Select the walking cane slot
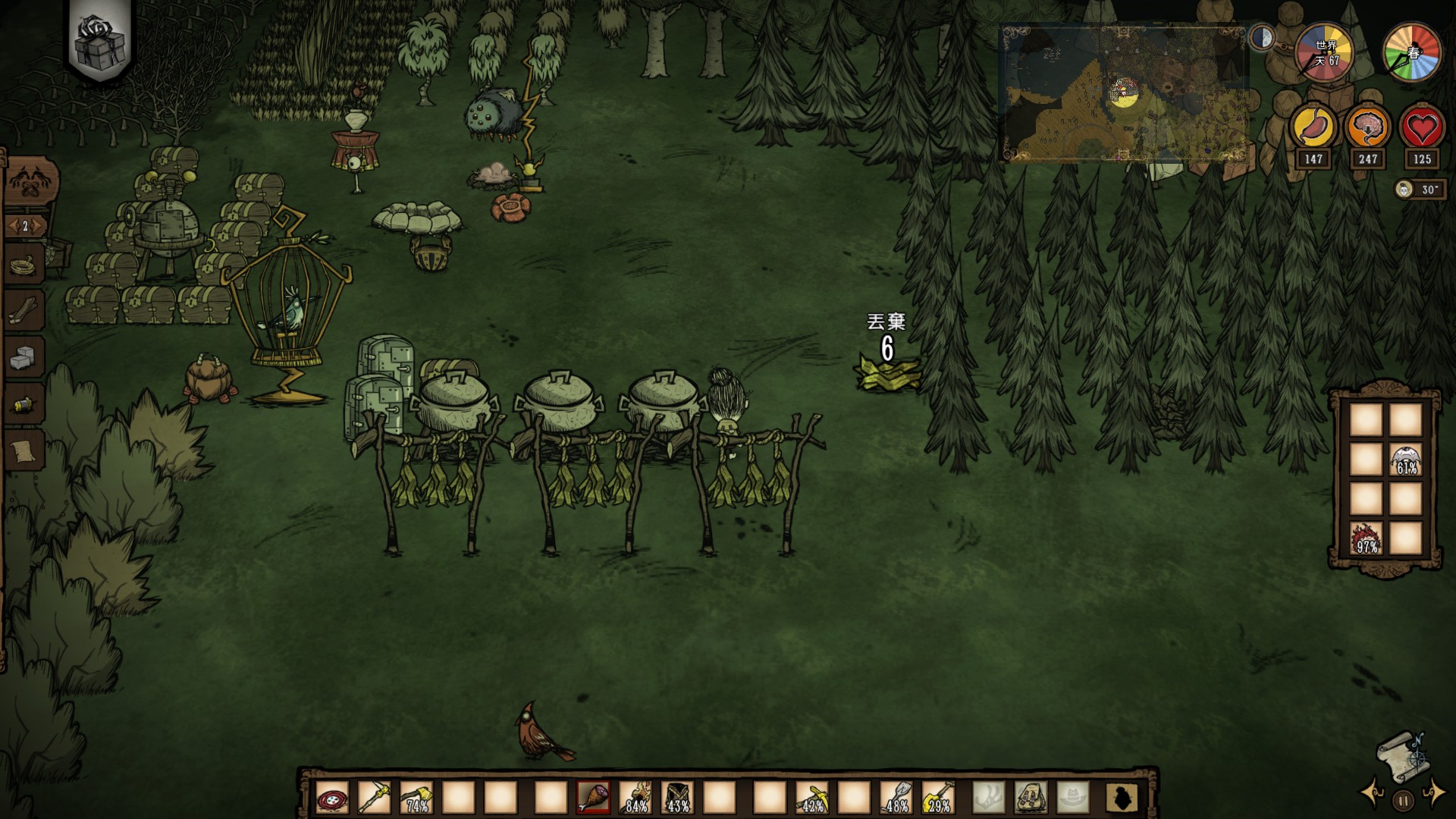This screenshot has height=819, width=1456. click(374, 798)
